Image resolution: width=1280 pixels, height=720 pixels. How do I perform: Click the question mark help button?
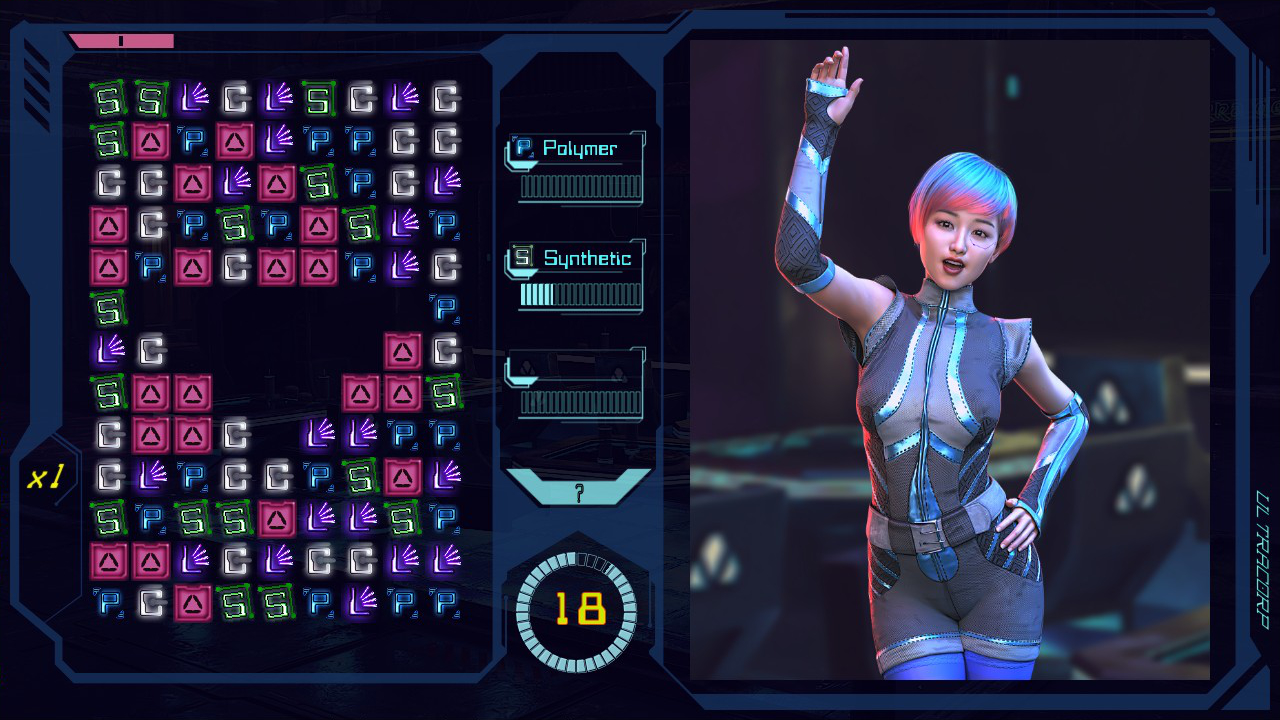click(x=579, y=490)
